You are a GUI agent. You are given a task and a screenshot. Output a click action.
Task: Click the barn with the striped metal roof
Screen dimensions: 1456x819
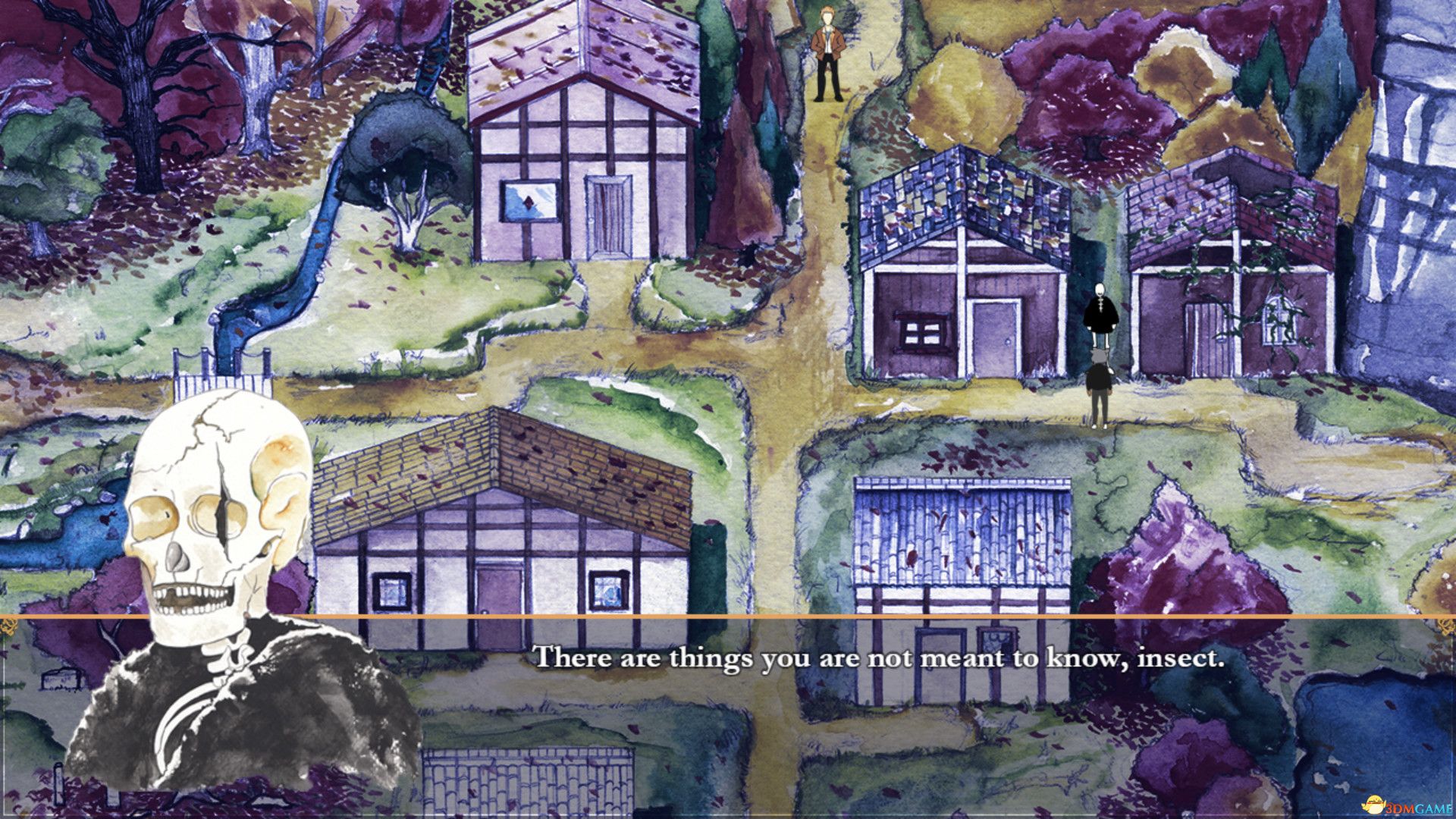(x=963, y=546)
